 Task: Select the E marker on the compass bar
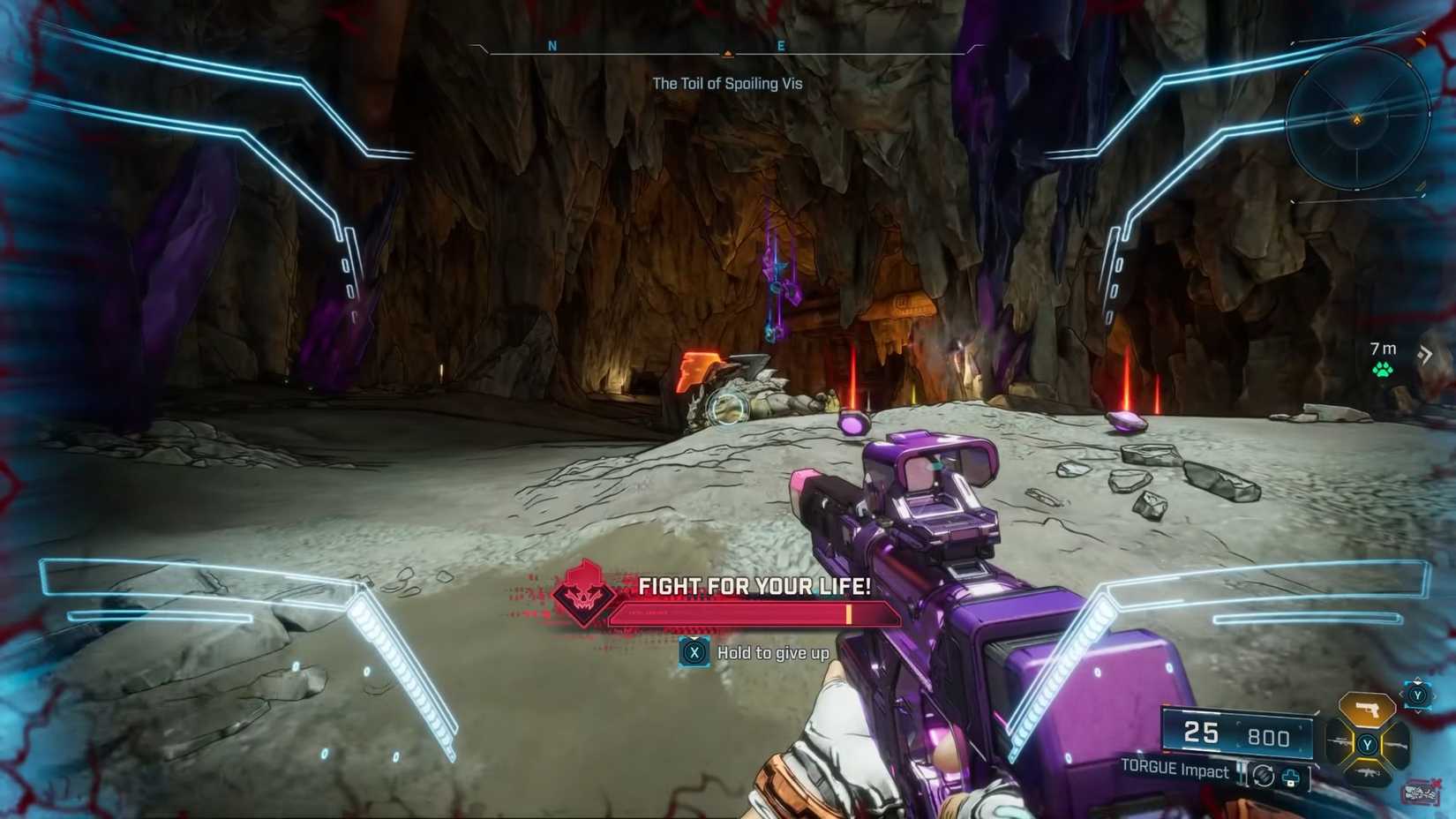(x=780, y=45)
